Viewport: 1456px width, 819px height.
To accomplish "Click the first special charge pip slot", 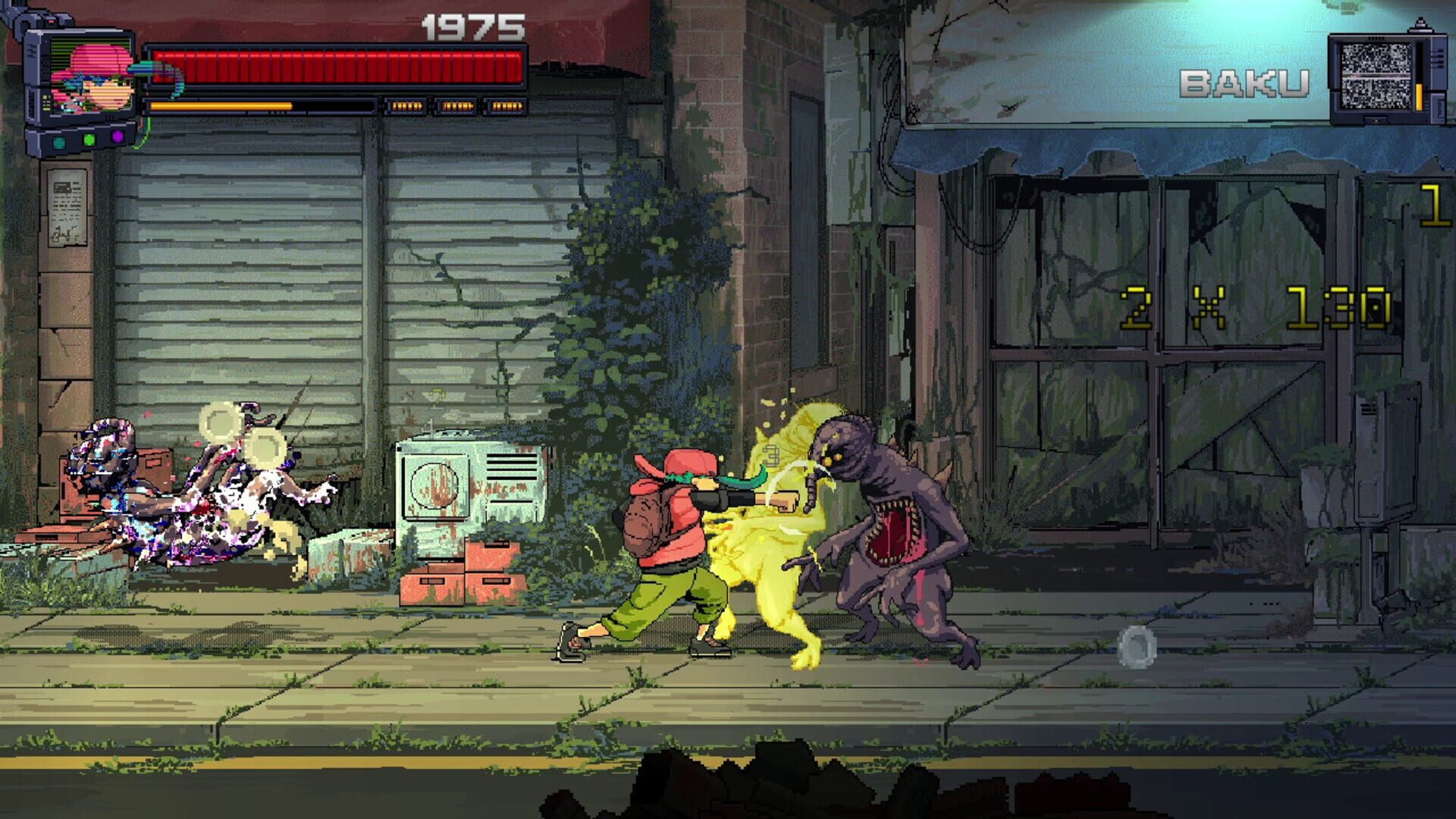I will click(406, 105).
